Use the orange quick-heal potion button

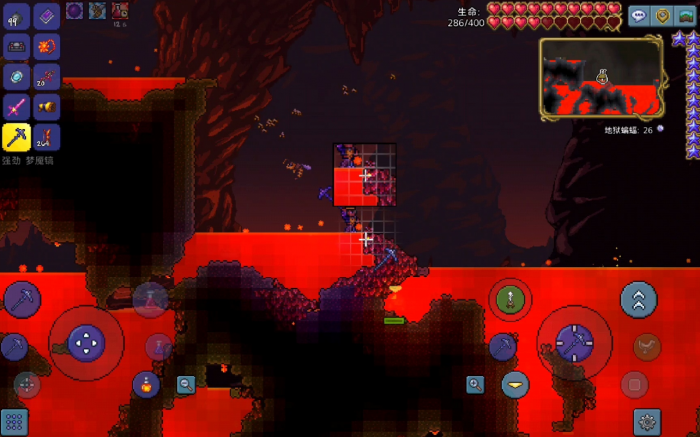147,384
